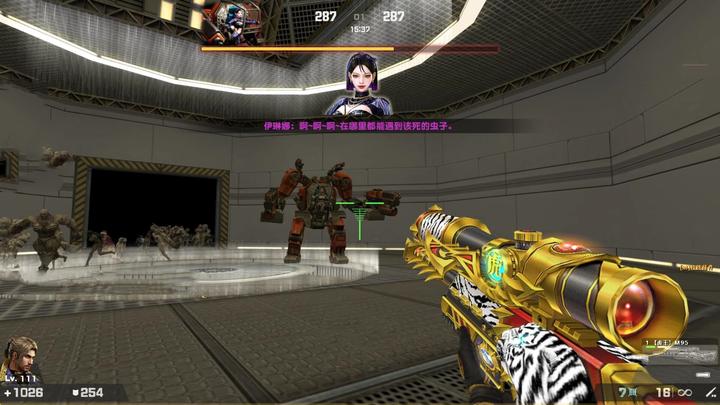This screenshot has width=720, height=405.
Task: Select the speaking NPC's dialogue portrait
Action: coord(356,87)
